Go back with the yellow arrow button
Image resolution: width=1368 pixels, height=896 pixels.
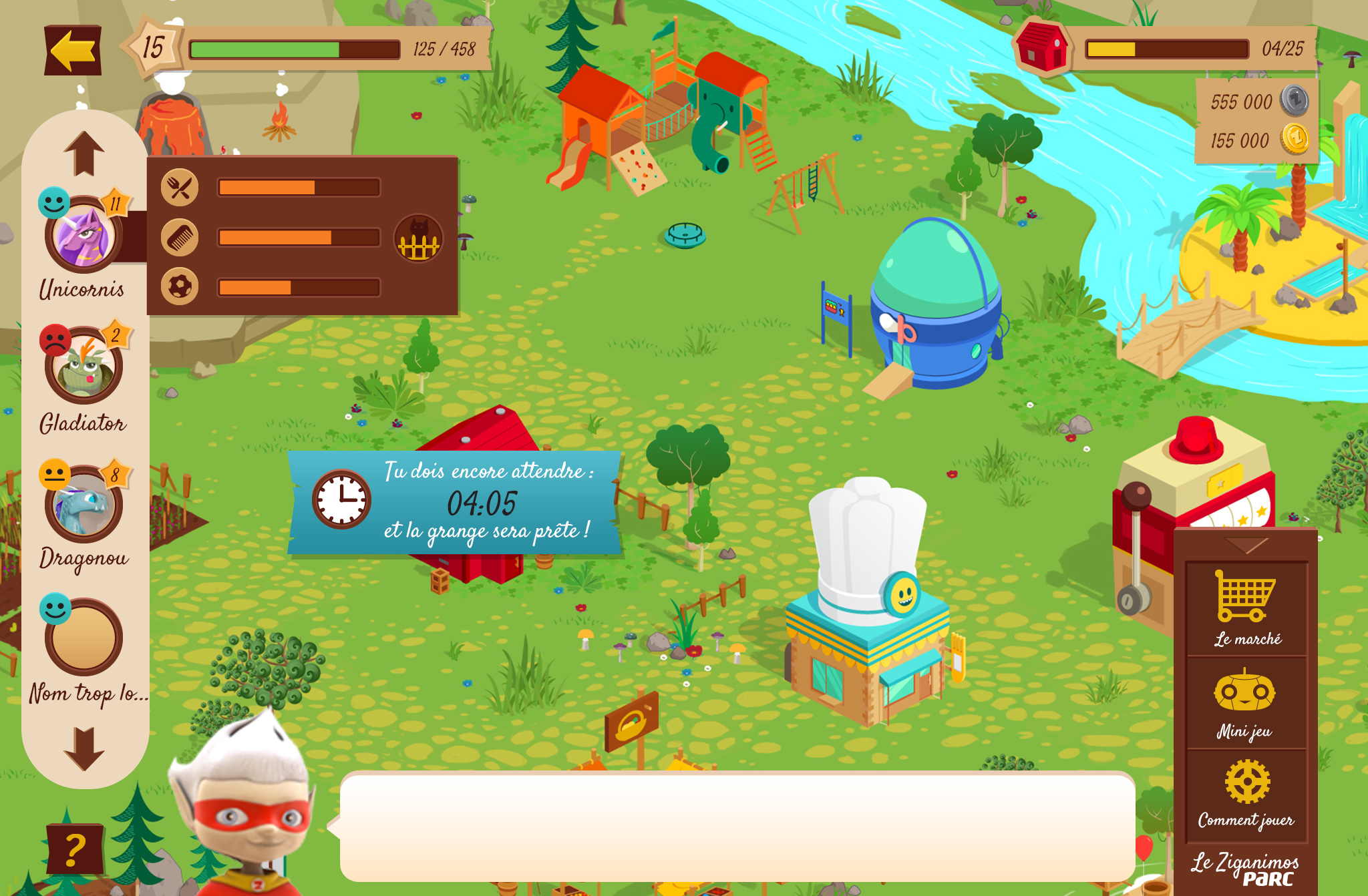73,50
